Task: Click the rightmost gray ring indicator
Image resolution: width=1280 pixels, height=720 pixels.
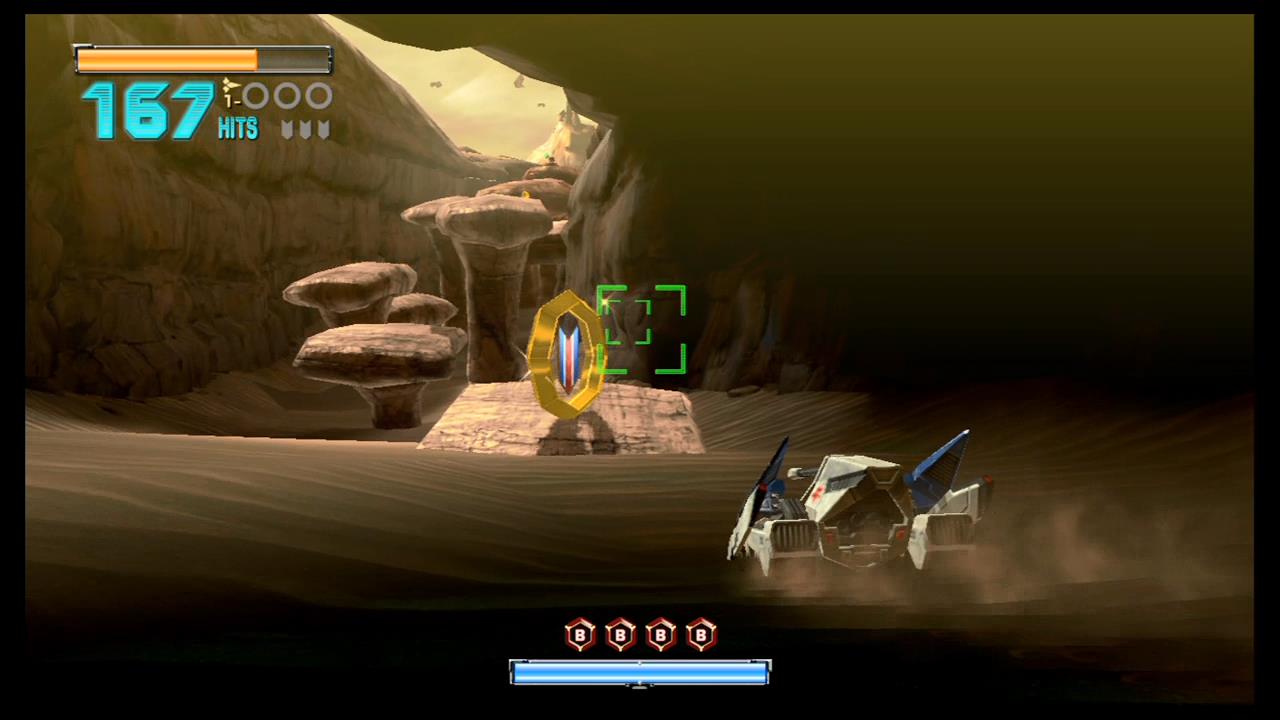Action: (x=316, y=95)
